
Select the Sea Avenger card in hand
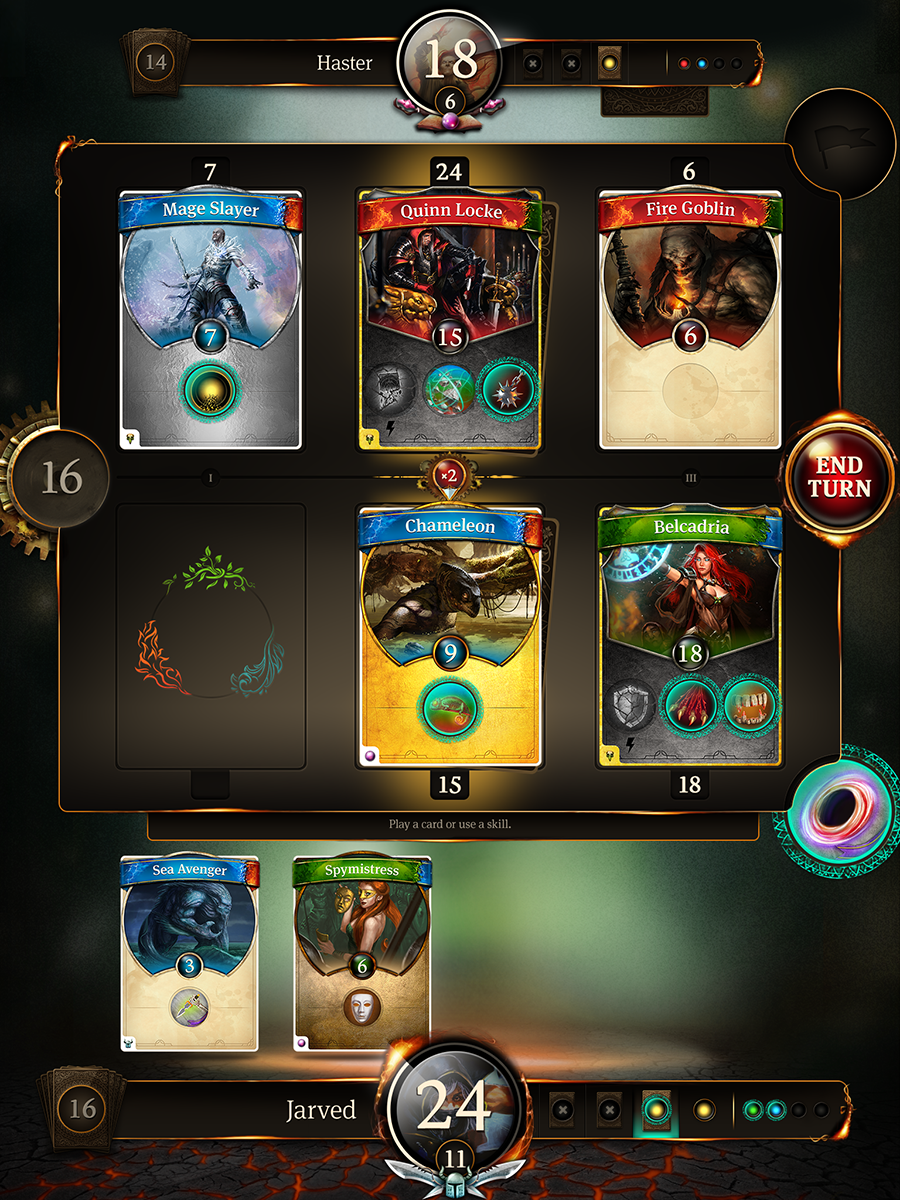point(189,950)
